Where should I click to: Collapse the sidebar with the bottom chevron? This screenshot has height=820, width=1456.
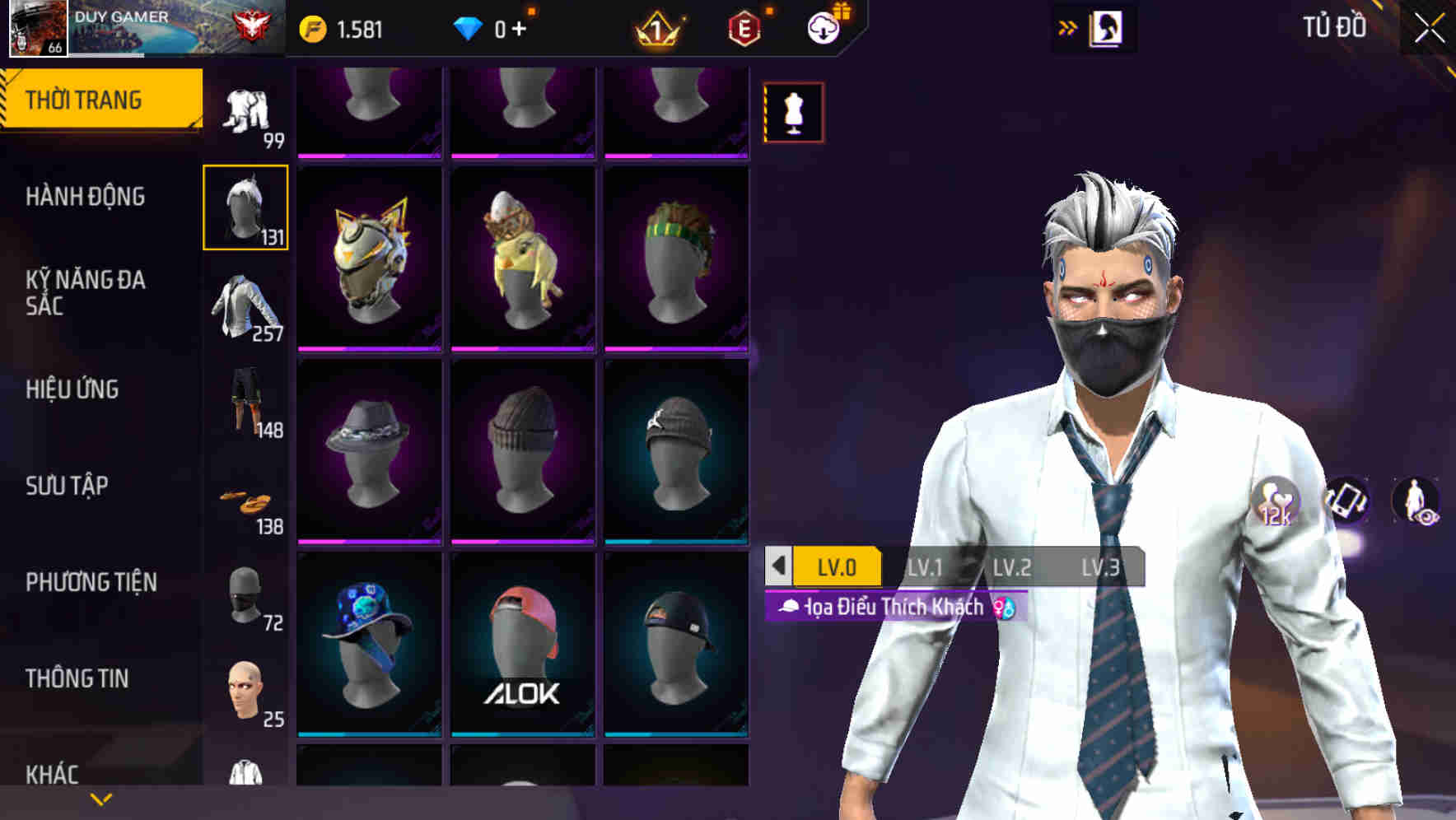pos(101,799)
